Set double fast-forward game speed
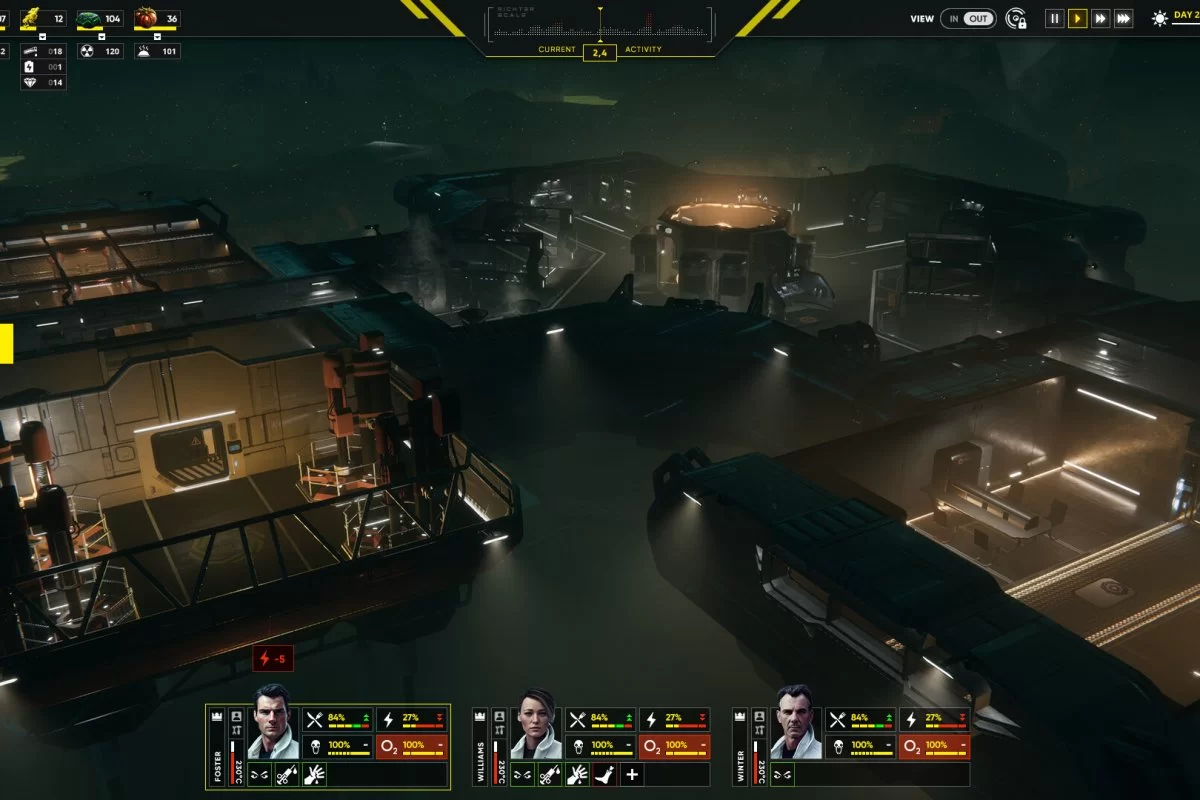This screenshot has height=800, width=1200. (1100, 18)
